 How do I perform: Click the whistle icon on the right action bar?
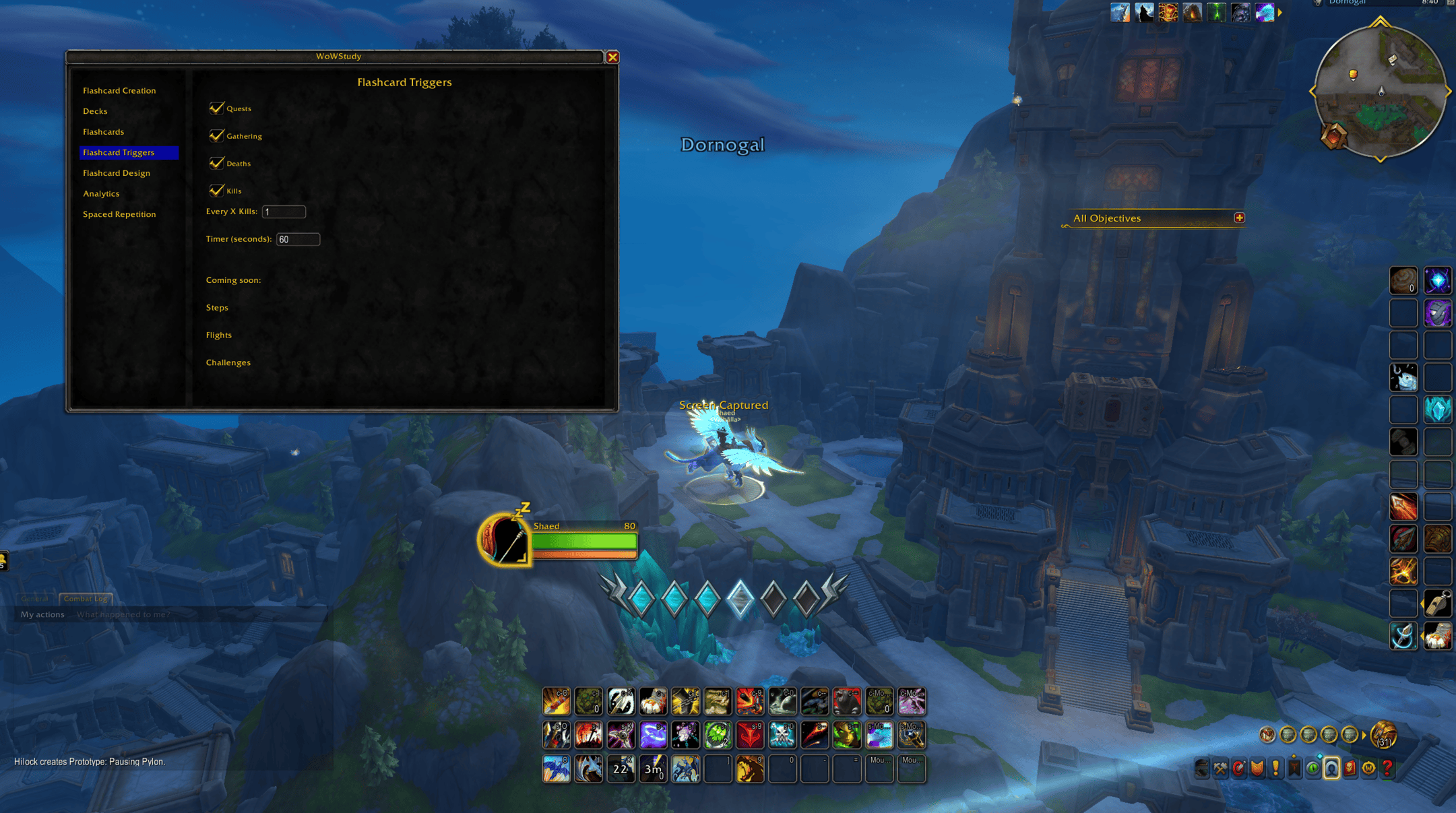click(x=1438, y=604)
